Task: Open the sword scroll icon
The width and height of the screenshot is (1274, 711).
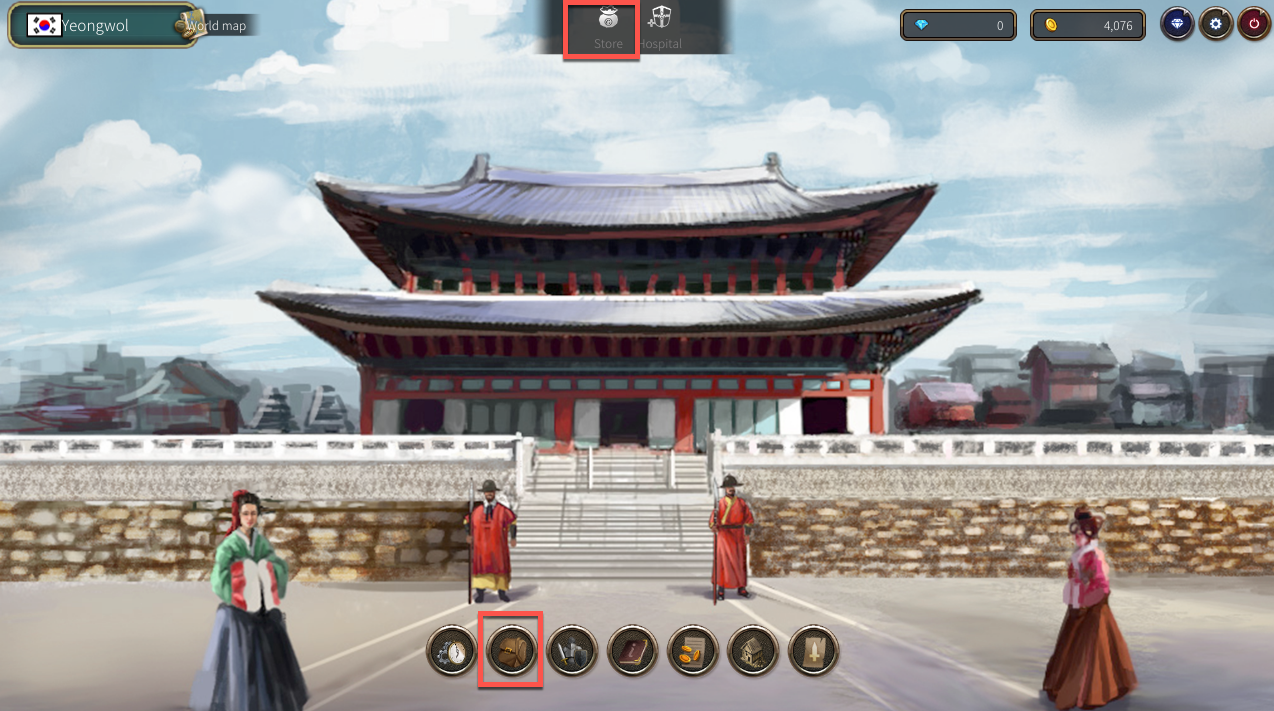Action: (813, 651)
